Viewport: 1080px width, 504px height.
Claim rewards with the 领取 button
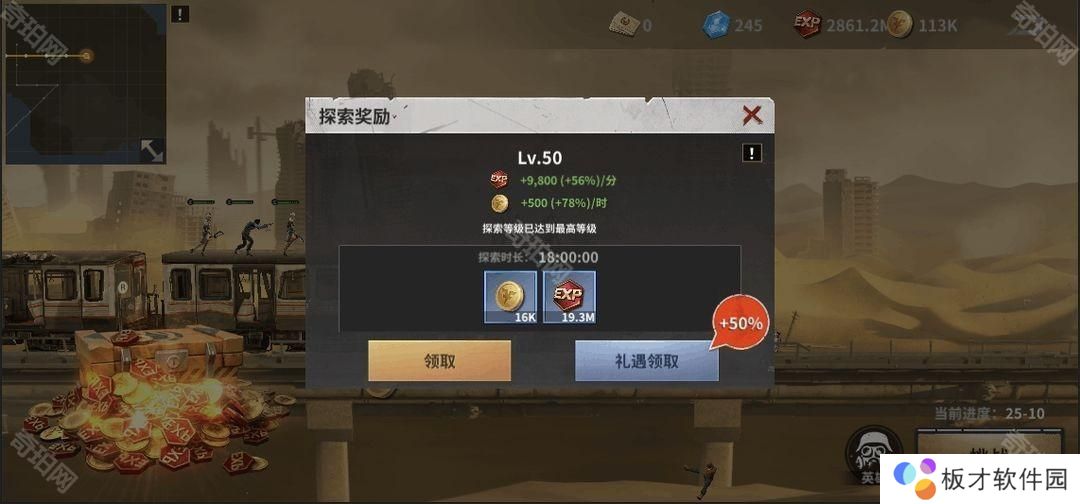pyautogui.click(x=439, y=361)
